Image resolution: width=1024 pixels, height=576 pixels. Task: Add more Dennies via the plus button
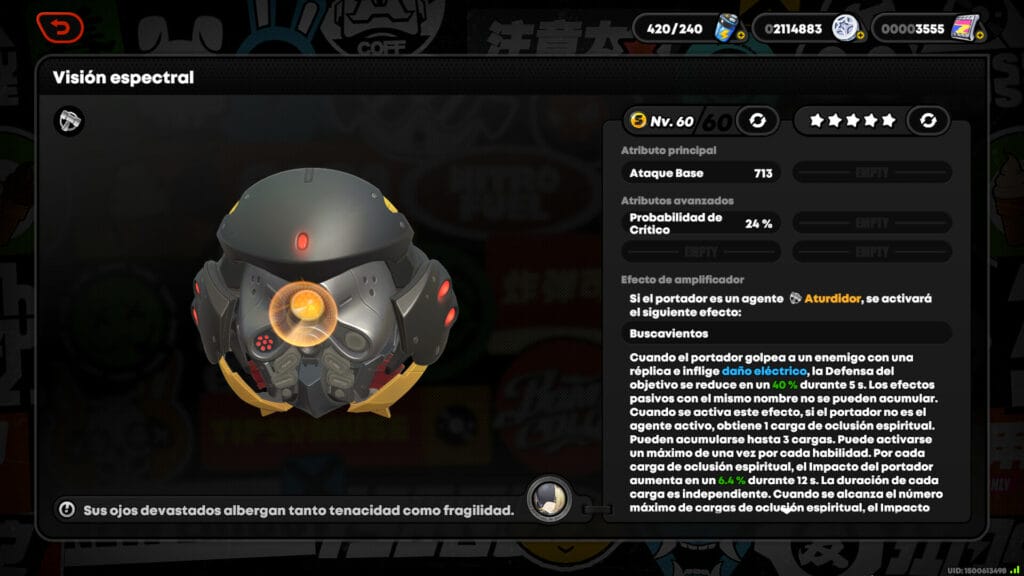[x=859, y=36]
